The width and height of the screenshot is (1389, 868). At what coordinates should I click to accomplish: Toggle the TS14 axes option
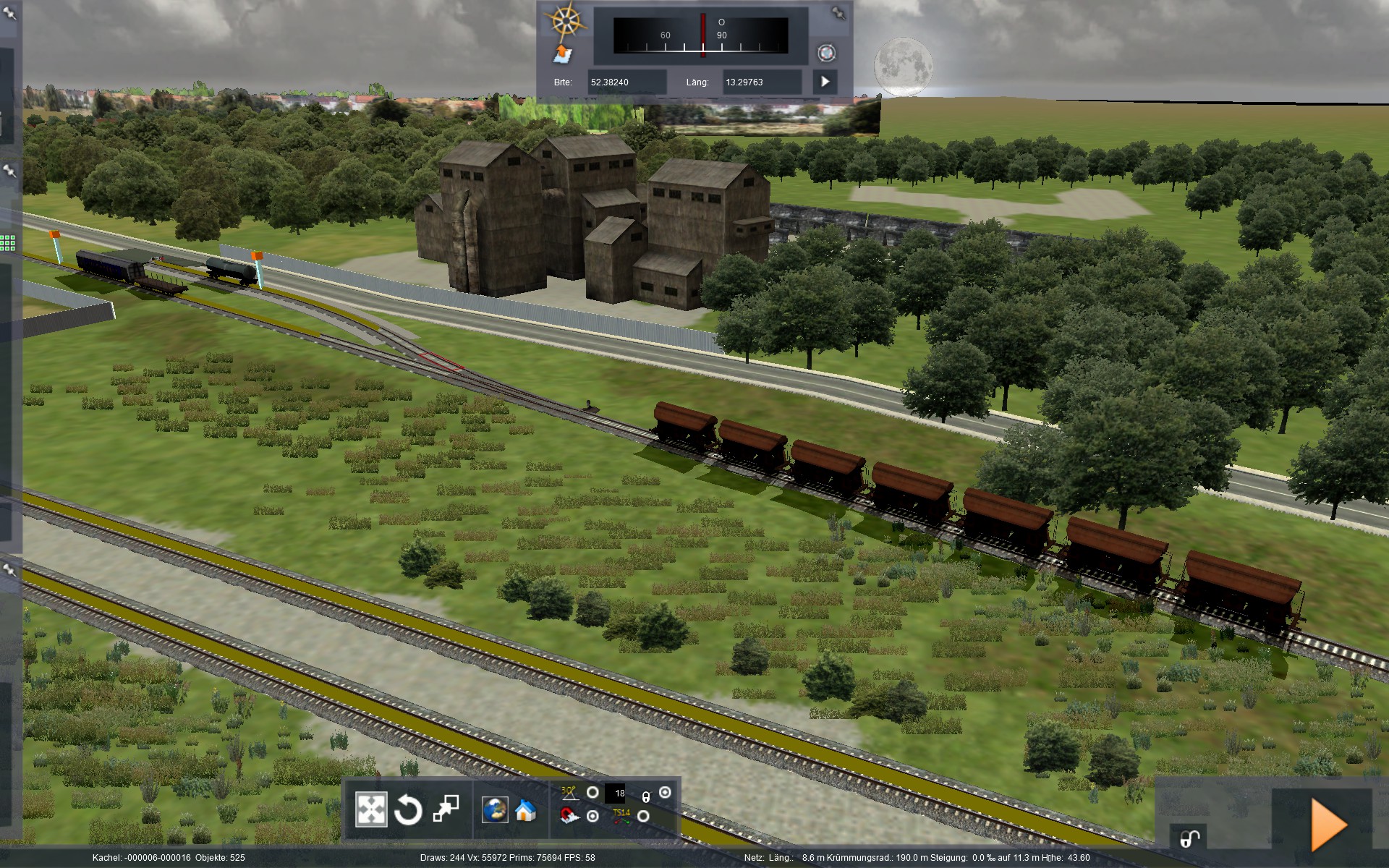[x=642, y=817]
